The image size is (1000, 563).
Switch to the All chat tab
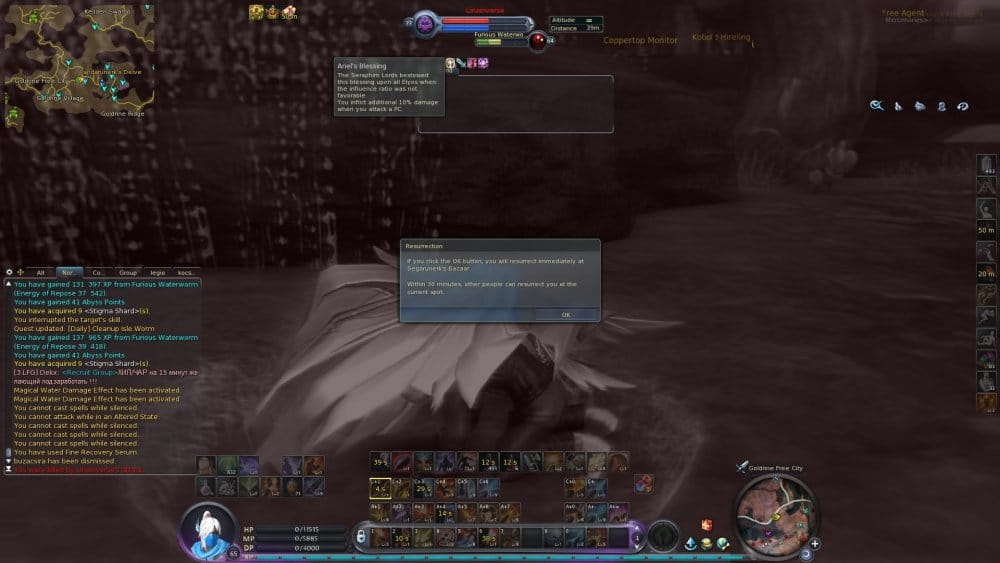(x=41, y=272)
